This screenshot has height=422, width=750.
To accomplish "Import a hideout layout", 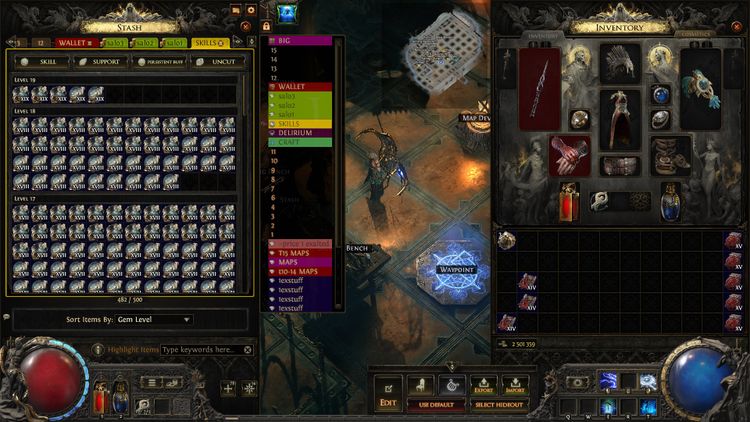I will tap(515, 385).
